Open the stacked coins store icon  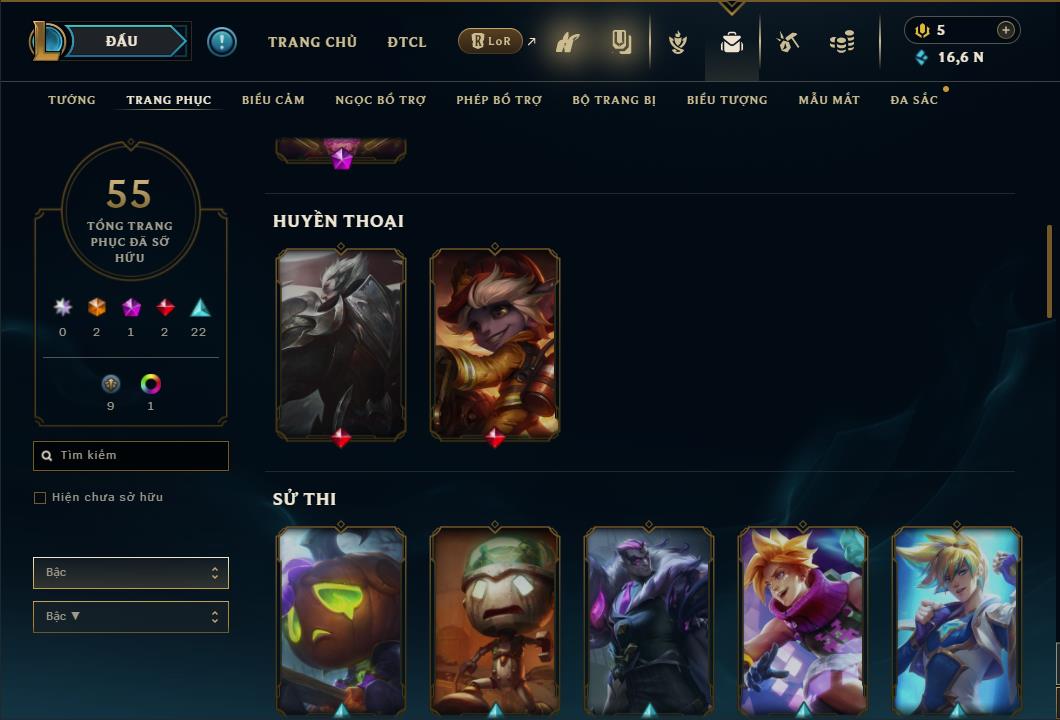click(x=842, y=42)
